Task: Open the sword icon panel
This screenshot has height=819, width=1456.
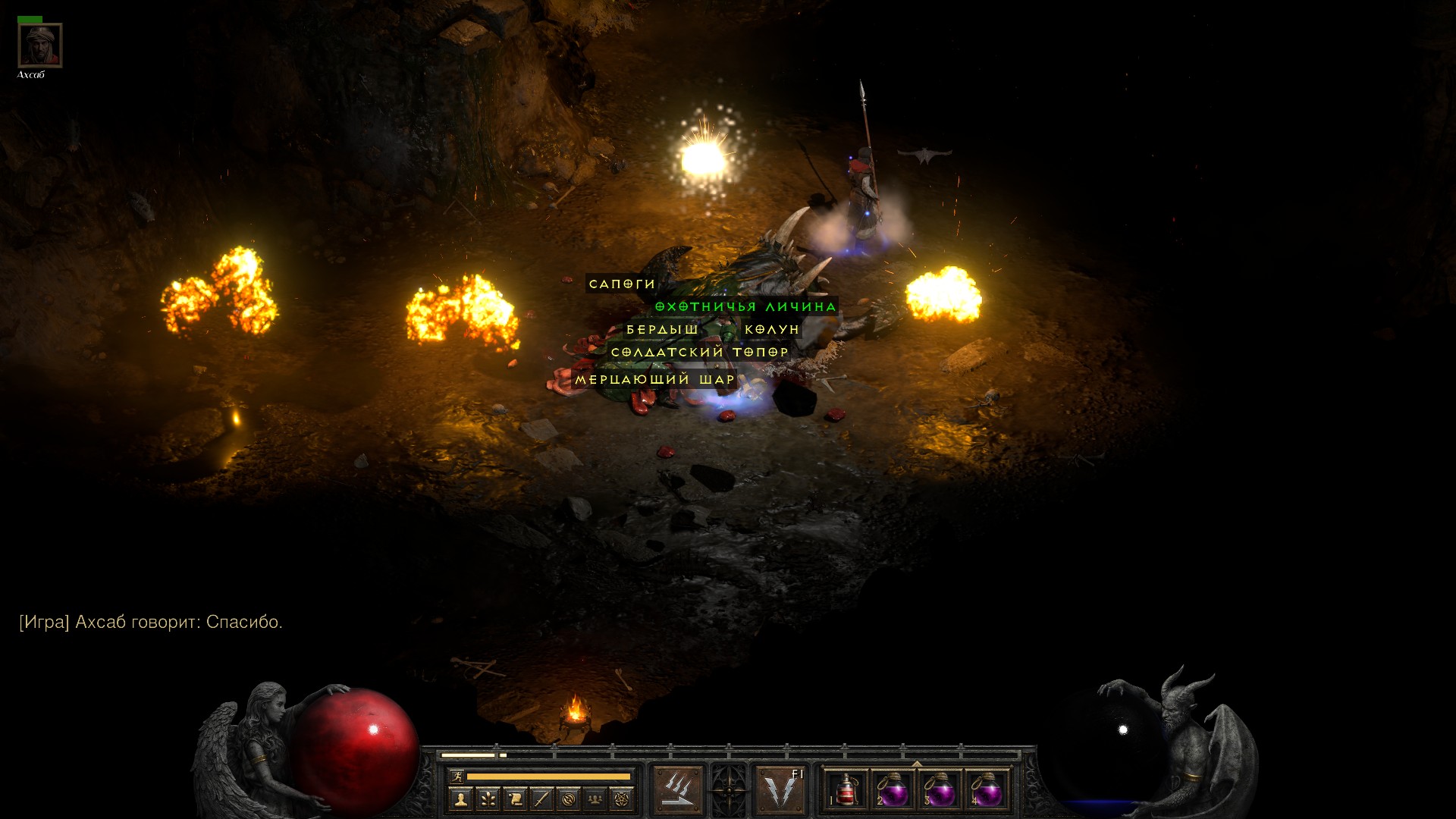Action: (x=541, y=799)
